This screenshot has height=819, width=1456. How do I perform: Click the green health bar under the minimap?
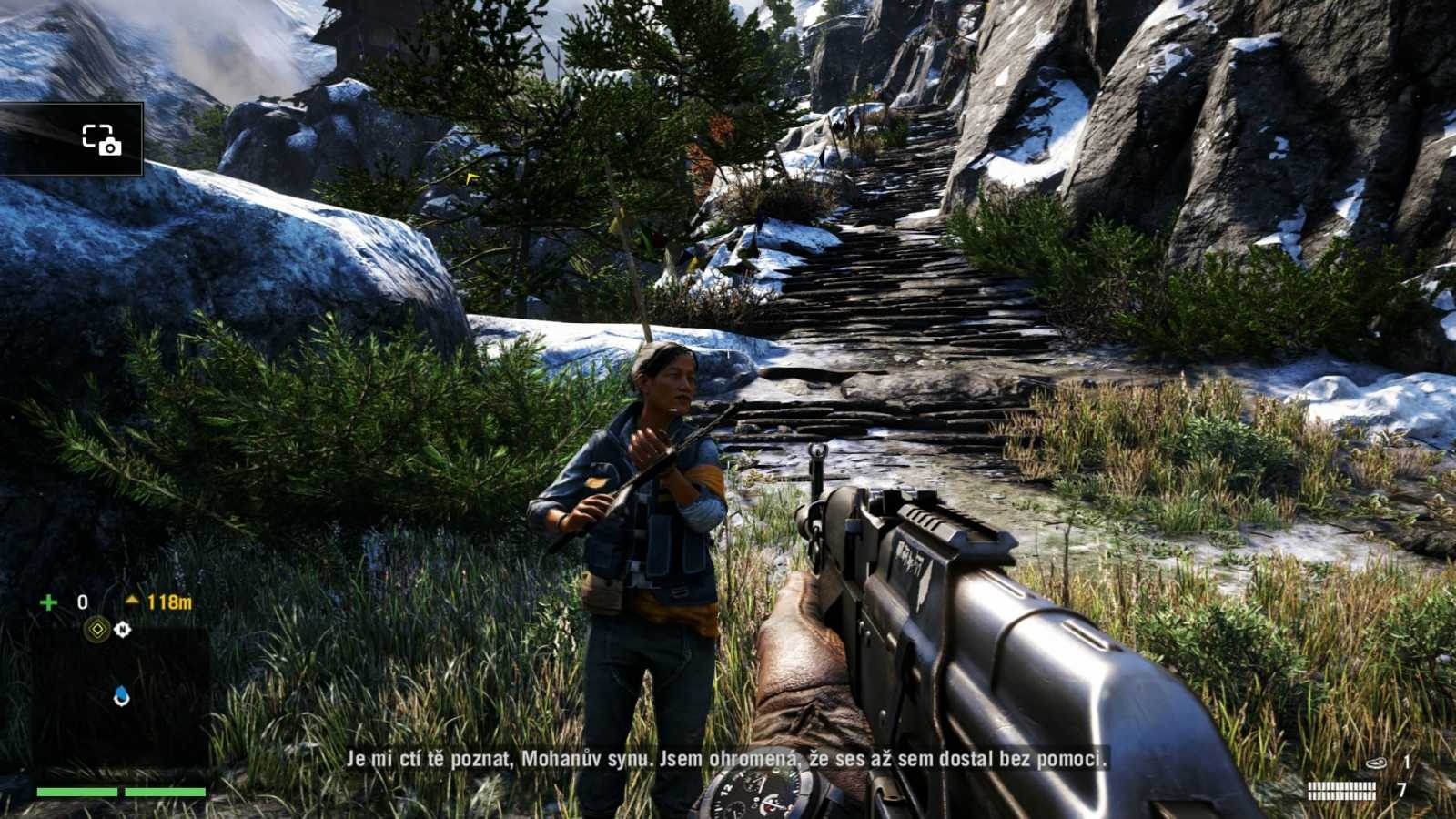pyautogui.click(x=118, y=792)
